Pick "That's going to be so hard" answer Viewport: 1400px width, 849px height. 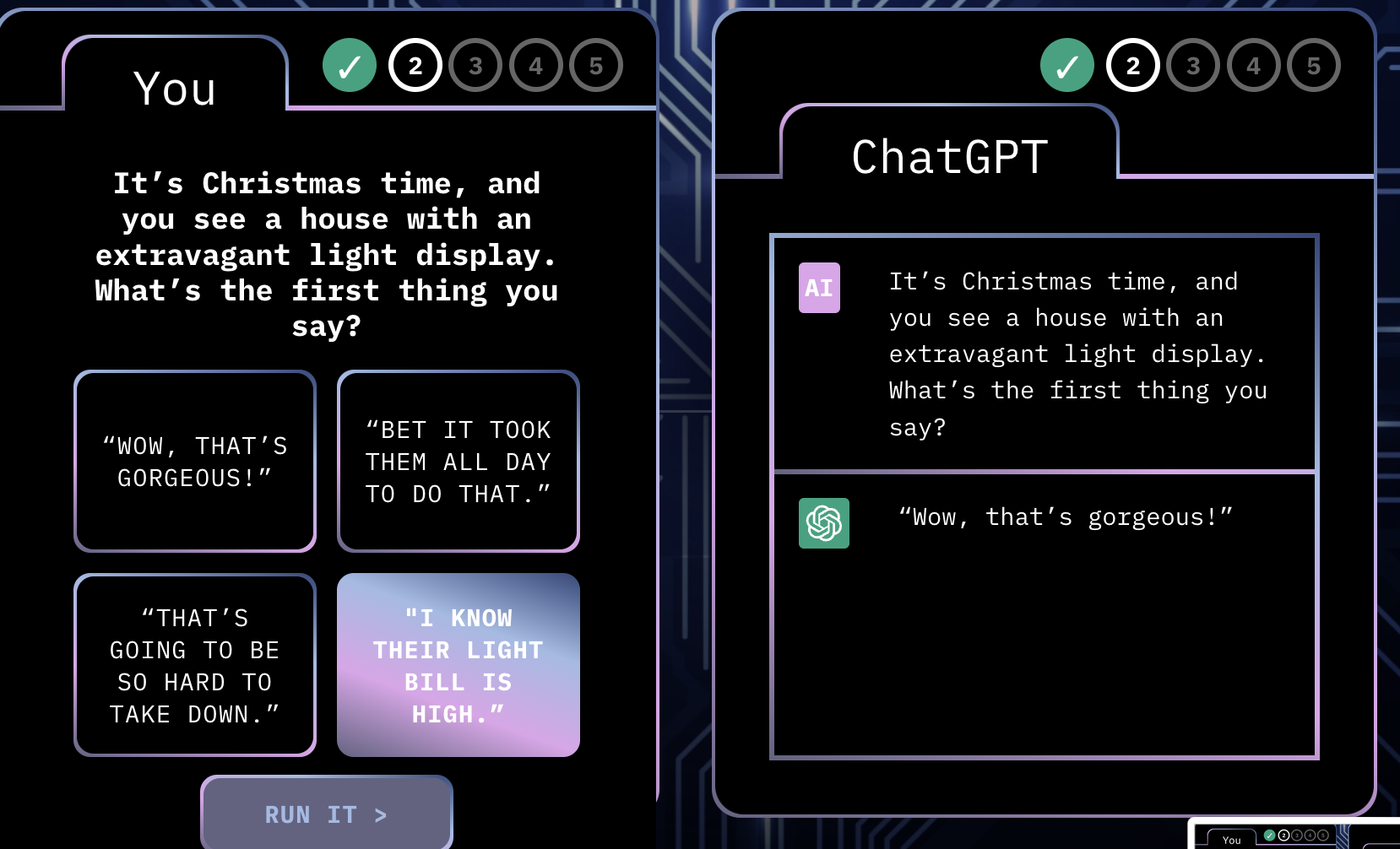(195, 665)
